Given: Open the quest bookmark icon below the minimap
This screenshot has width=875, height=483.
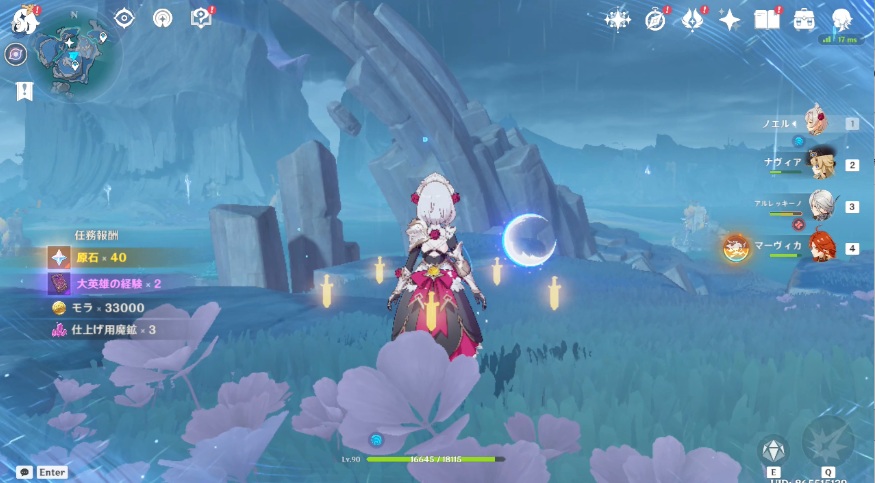Looking at the screenshot, I should 24,91.
